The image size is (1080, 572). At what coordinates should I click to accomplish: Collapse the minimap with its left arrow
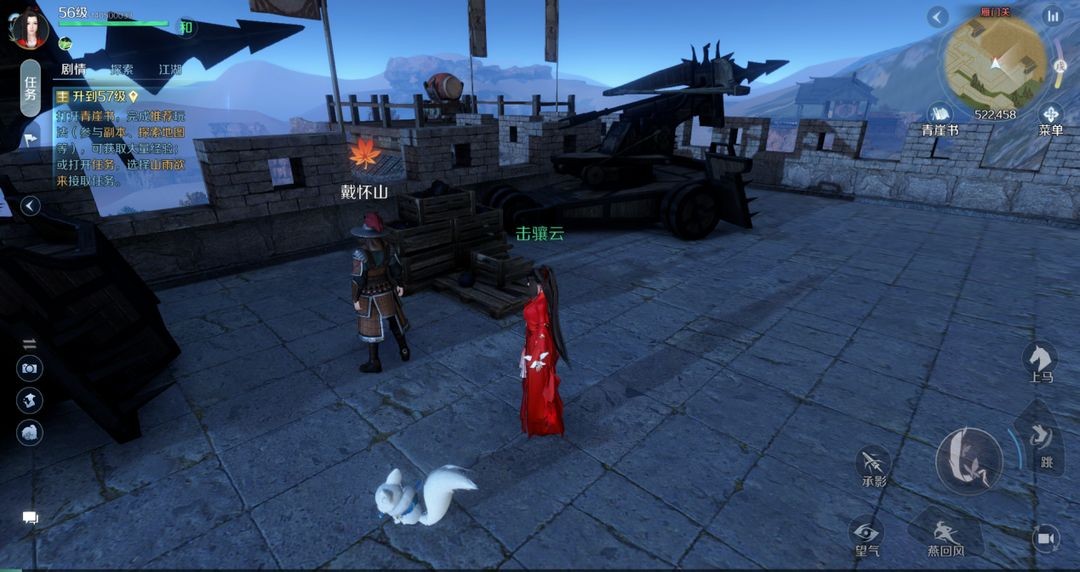tap(937, 16)
